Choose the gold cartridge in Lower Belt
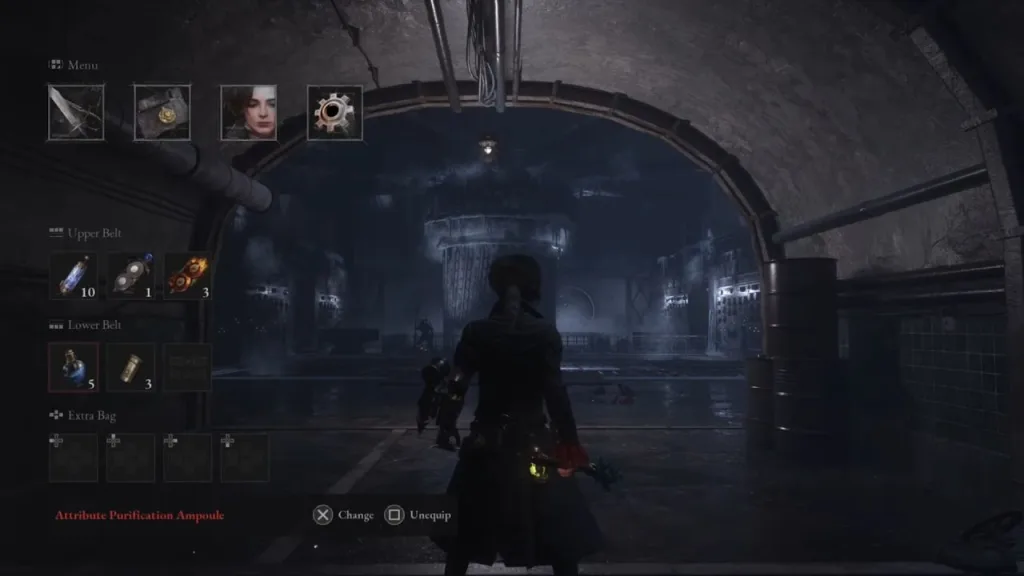Image resolution: width=1024 pixels, height=576 pixels. pos(131,367)
